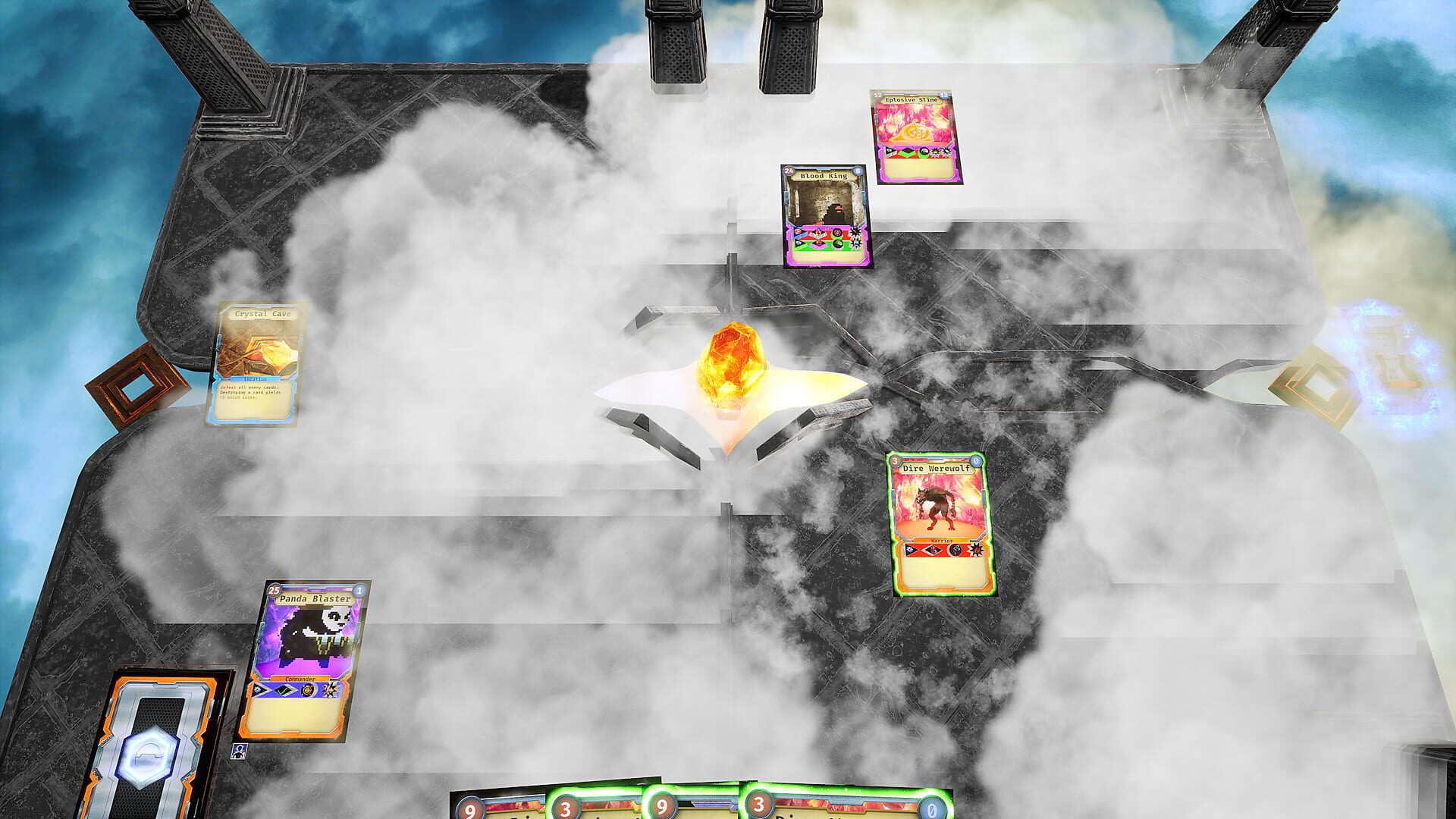The height and width of the screenshot is (819, 1456).
Task: Open the Blood King card details
Action: pyautogui.click(x=827, y=216)
